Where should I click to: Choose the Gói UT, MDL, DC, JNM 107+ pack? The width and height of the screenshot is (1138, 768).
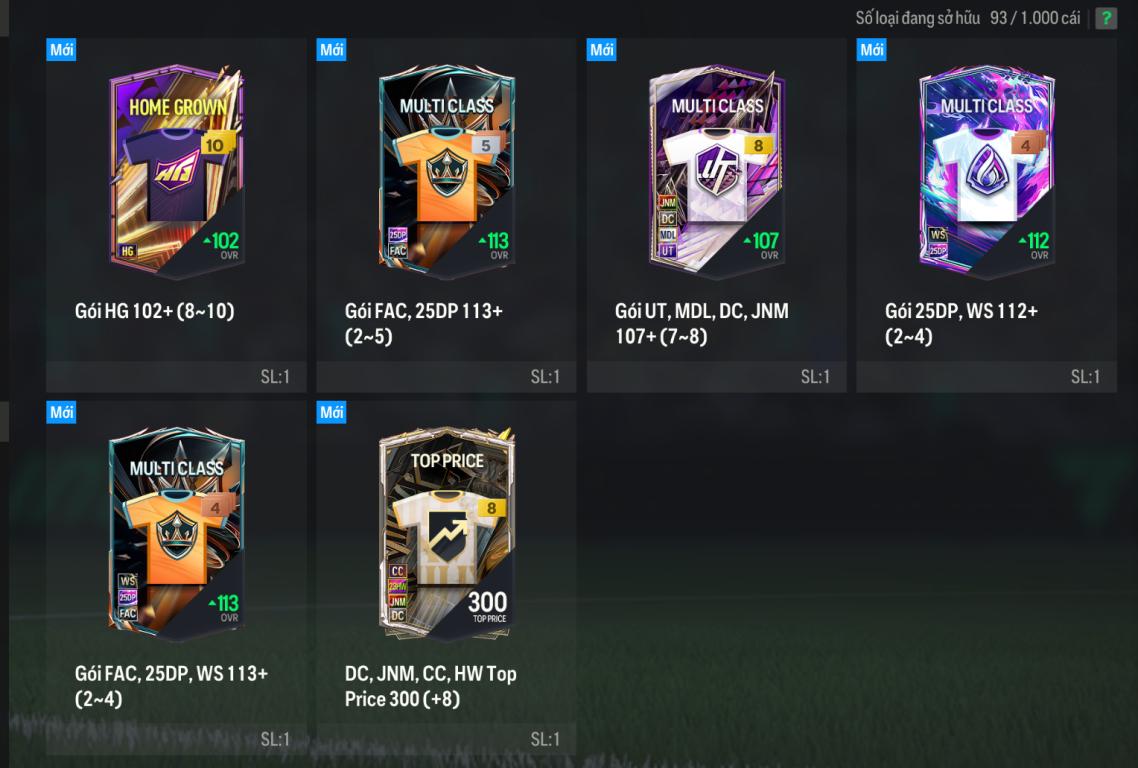[x=716, y=172]
